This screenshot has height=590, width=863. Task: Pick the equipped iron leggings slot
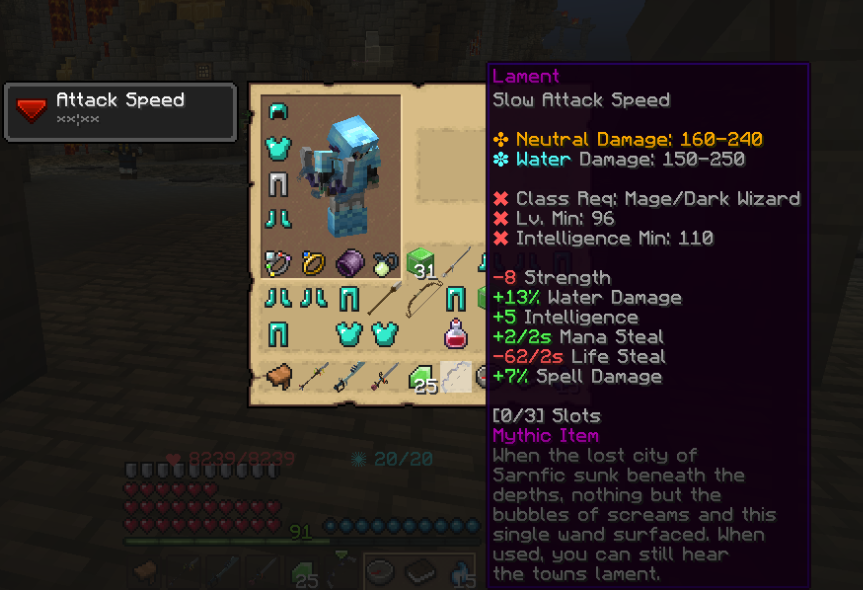pos(277,184)
